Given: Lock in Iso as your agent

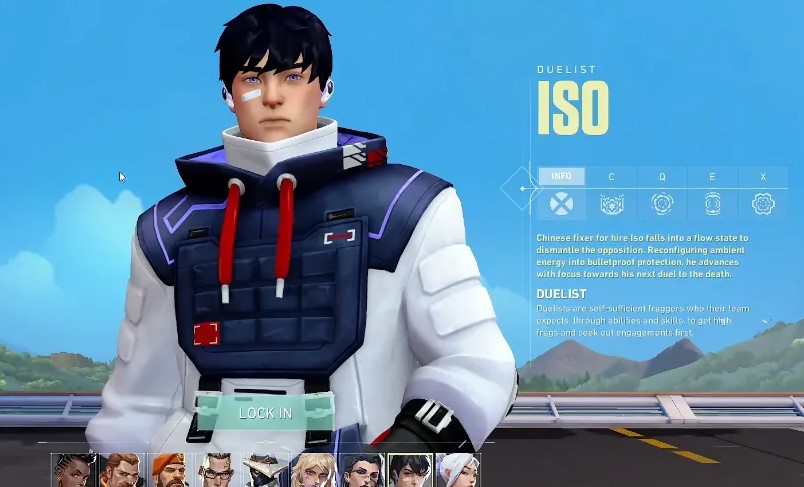Looking at the screenshot, I should click(265, 412).
